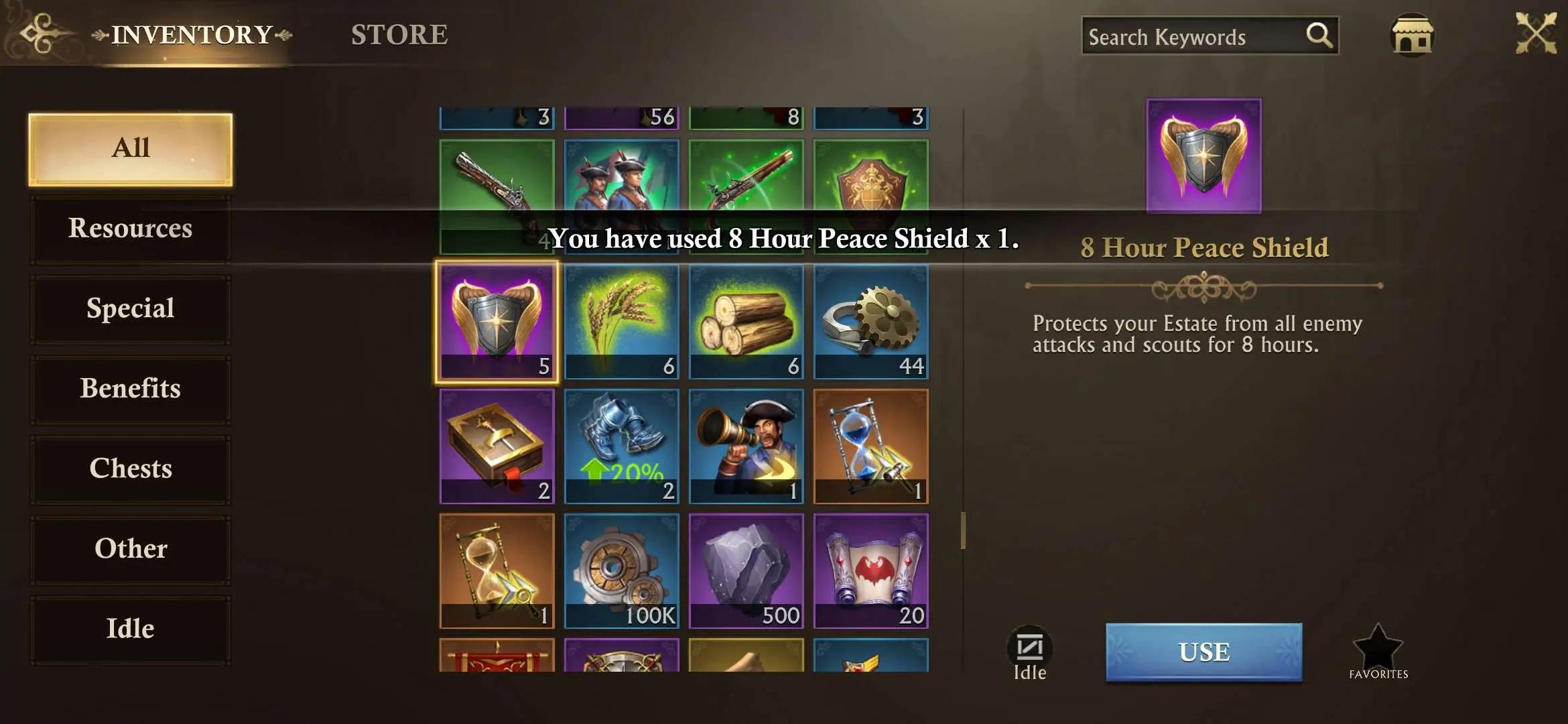The image size is (1568, 724).
Task: Select the bat scroll item showing 20
Action: (x=870, y=570)
